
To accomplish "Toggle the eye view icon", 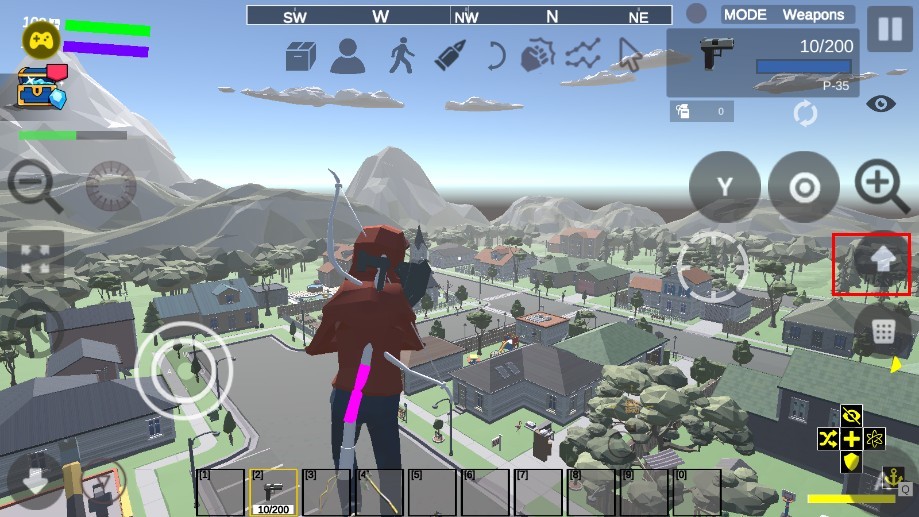I will (880, 103).
